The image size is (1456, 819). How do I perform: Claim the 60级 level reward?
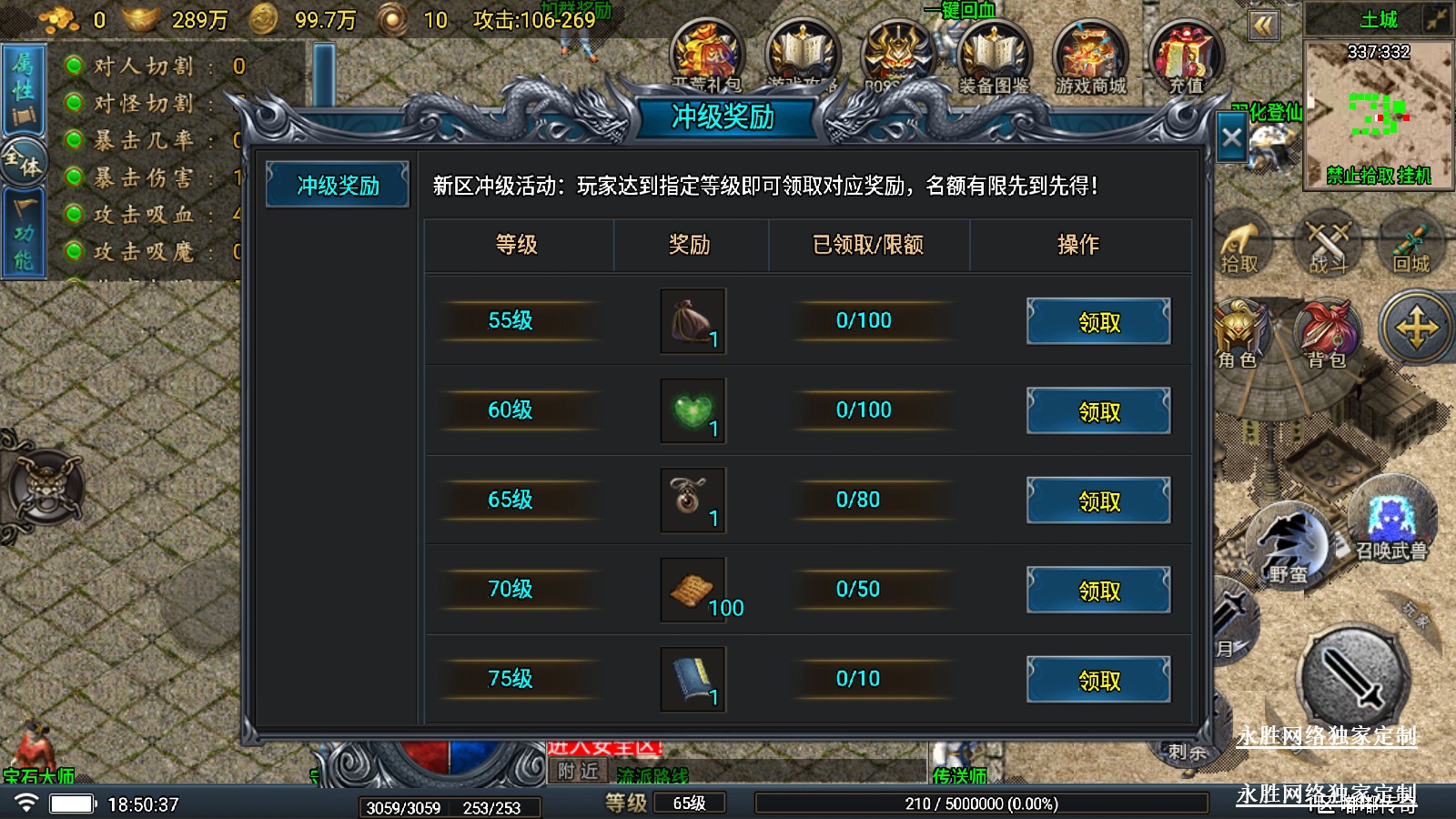[1098, 411]
